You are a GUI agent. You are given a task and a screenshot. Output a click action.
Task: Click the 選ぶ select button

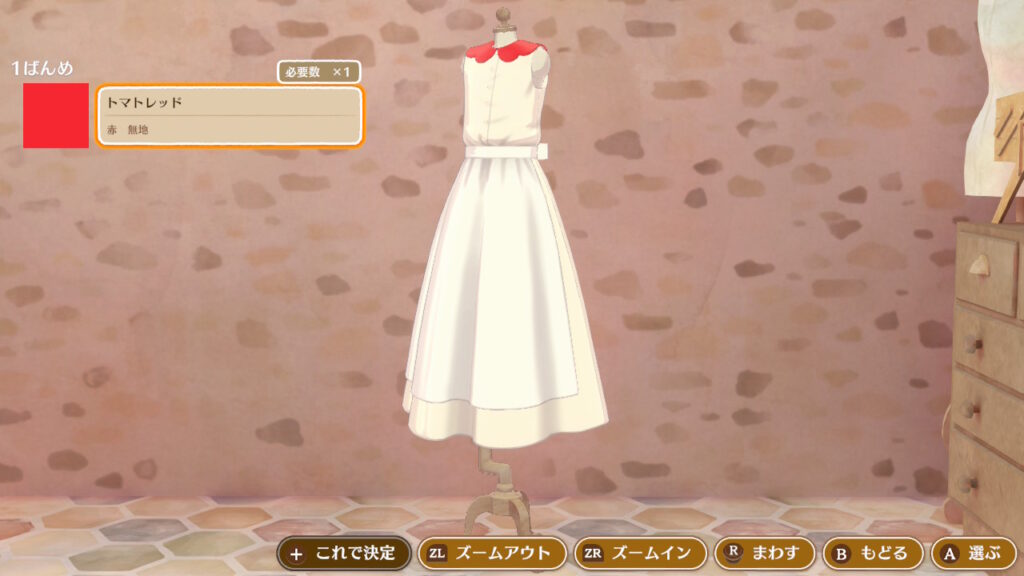(x=973, y=553)
